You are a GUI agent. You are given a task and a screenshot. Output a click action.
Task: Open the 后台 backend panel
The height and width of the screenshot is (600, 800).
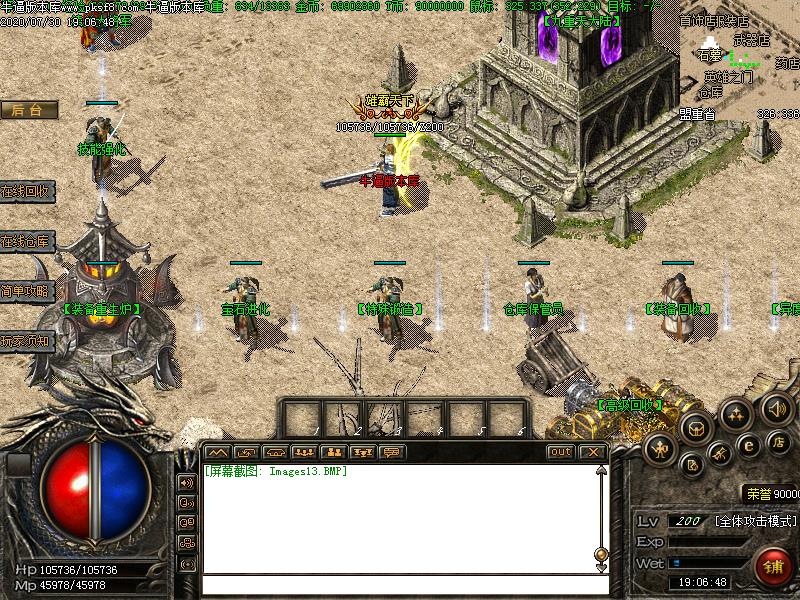27,110
